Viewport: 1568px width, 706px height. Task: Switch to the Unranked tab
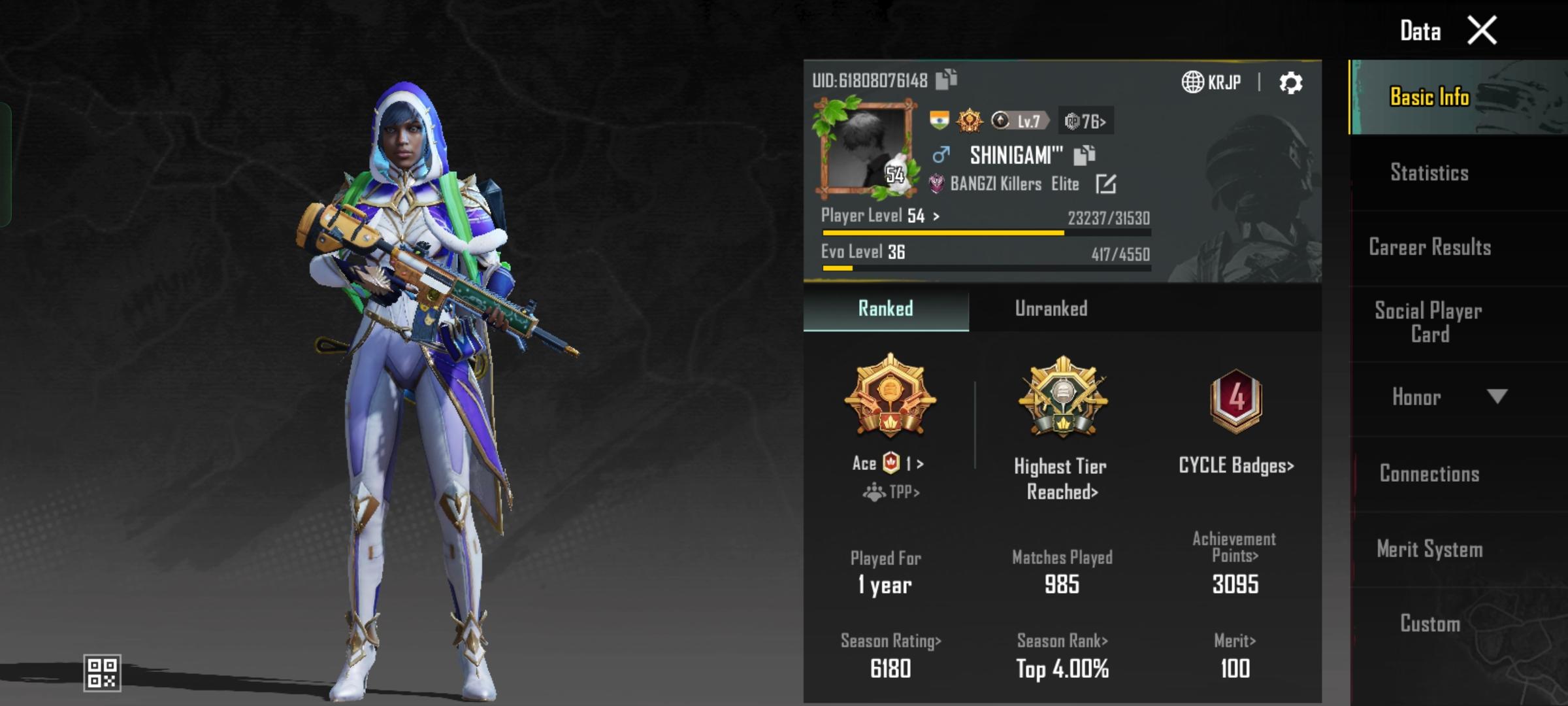click(1051, 309)
